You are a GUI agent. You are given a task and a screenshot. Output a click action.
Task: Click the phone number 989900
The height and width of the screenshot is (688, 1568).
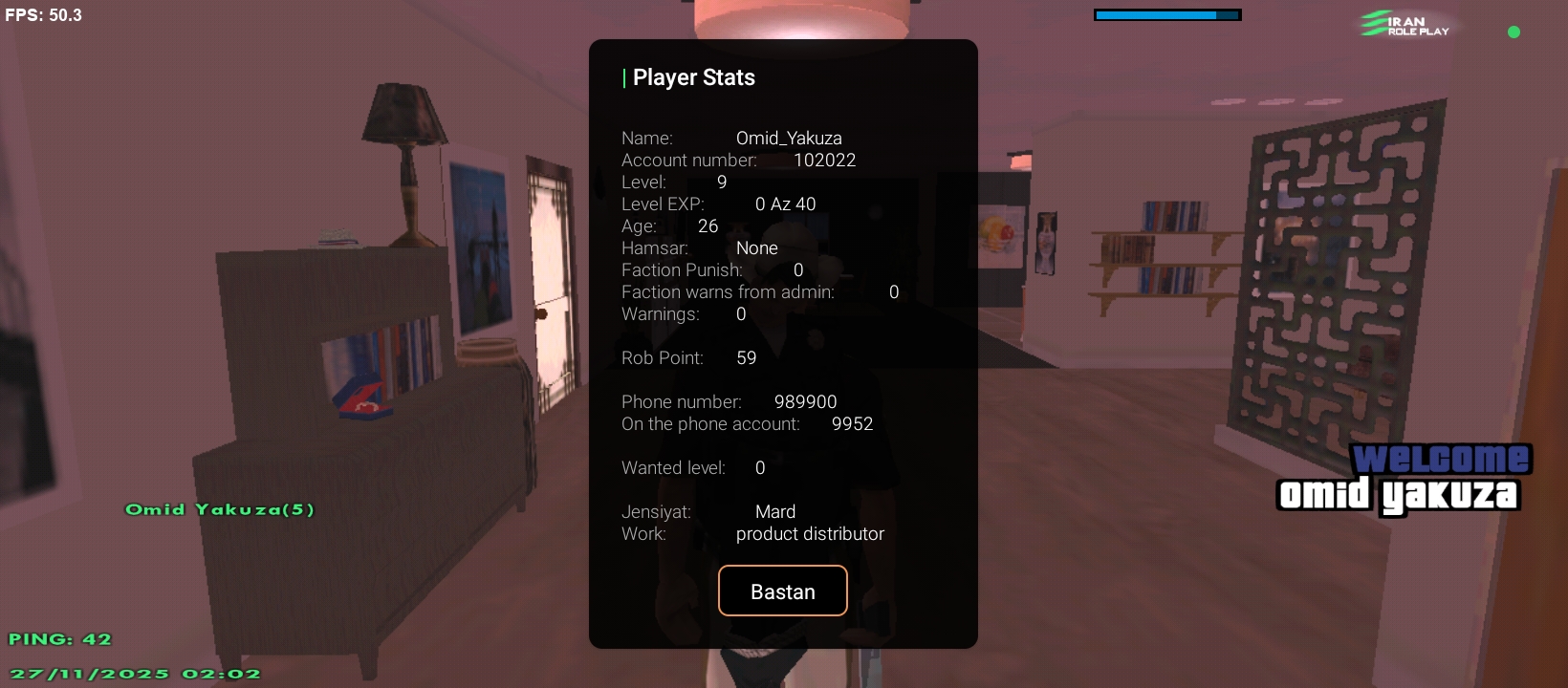coord(805,402)
